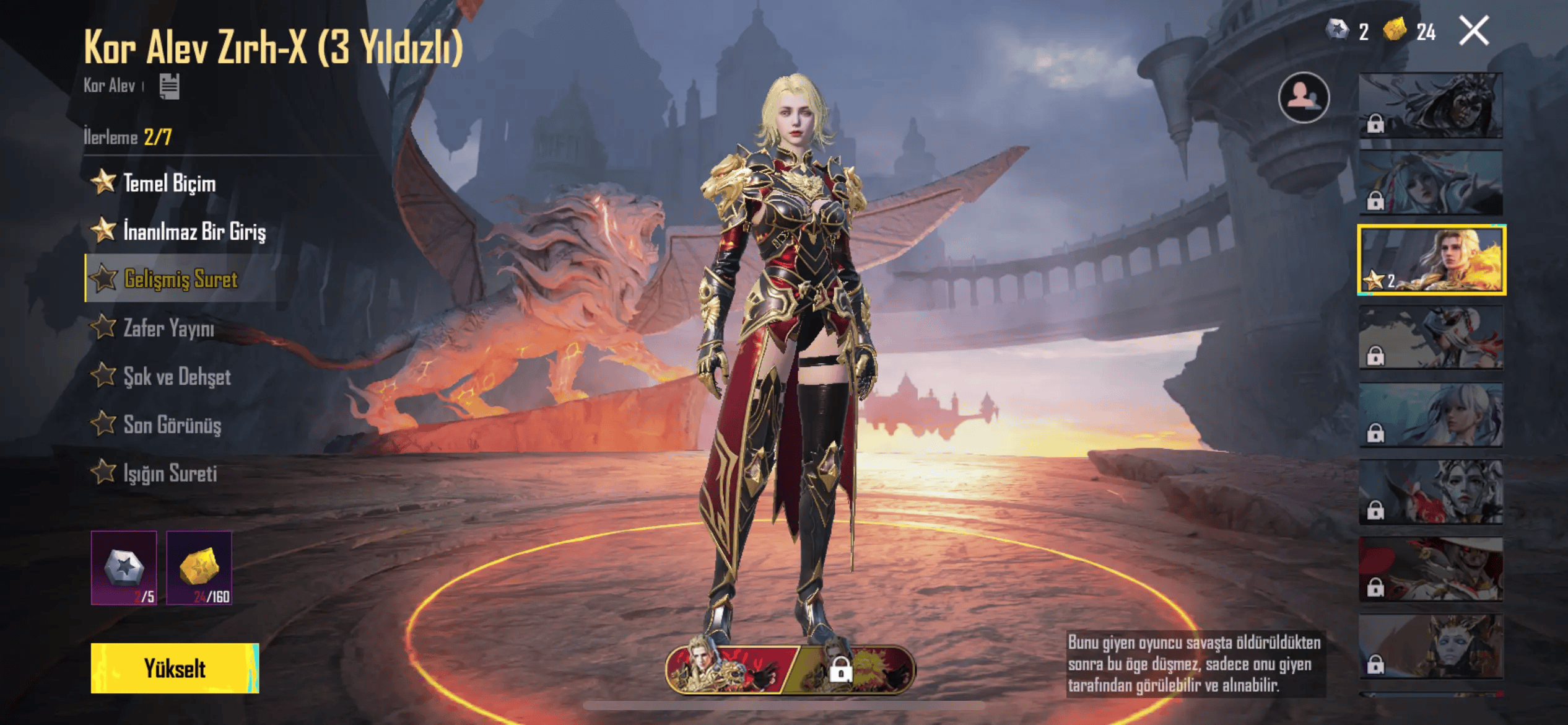The image size is (1568, 725).
Task: Pick the locked red wide-hat outfit thumbnail
Action: [1431, 569]
